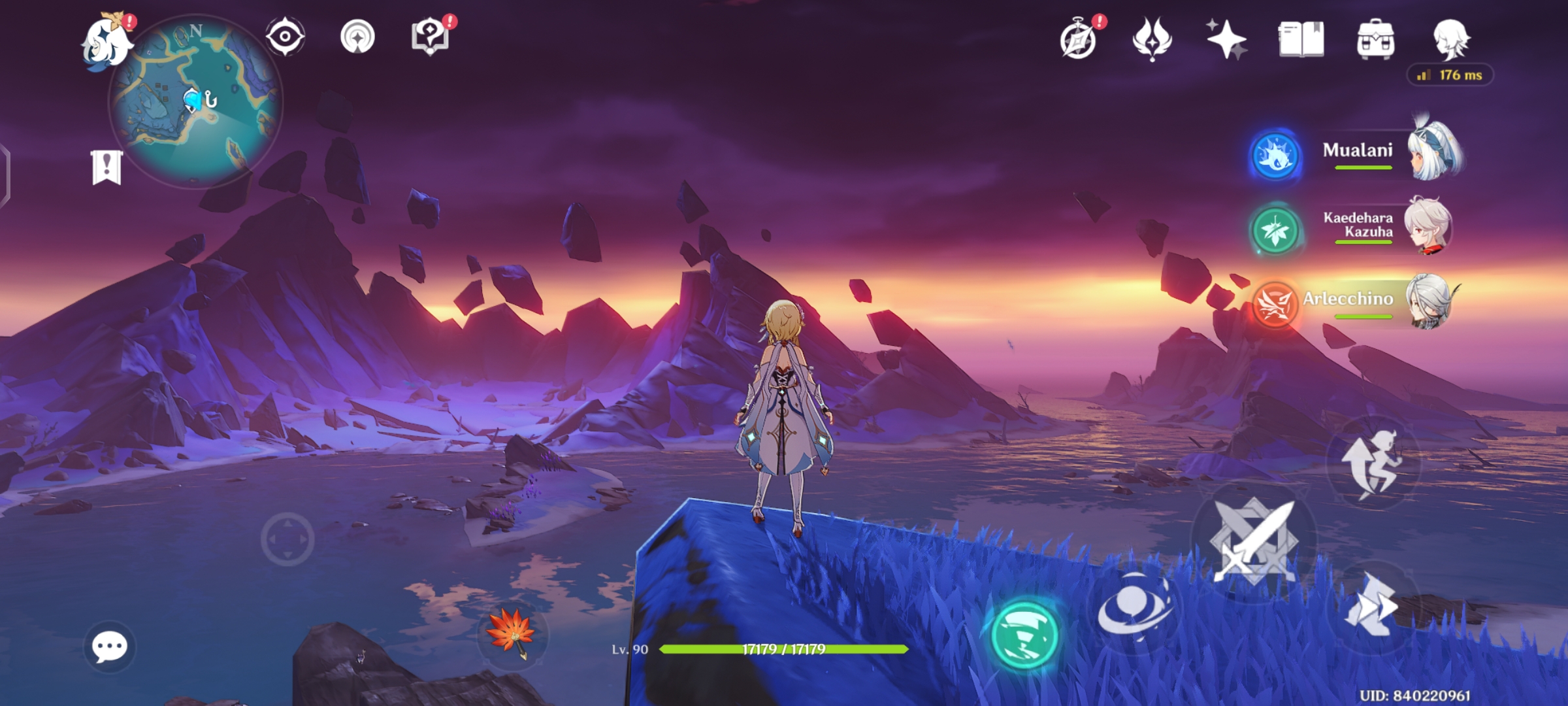Open the character screen head icon

pyautogui.click(x=1451, y=39)
